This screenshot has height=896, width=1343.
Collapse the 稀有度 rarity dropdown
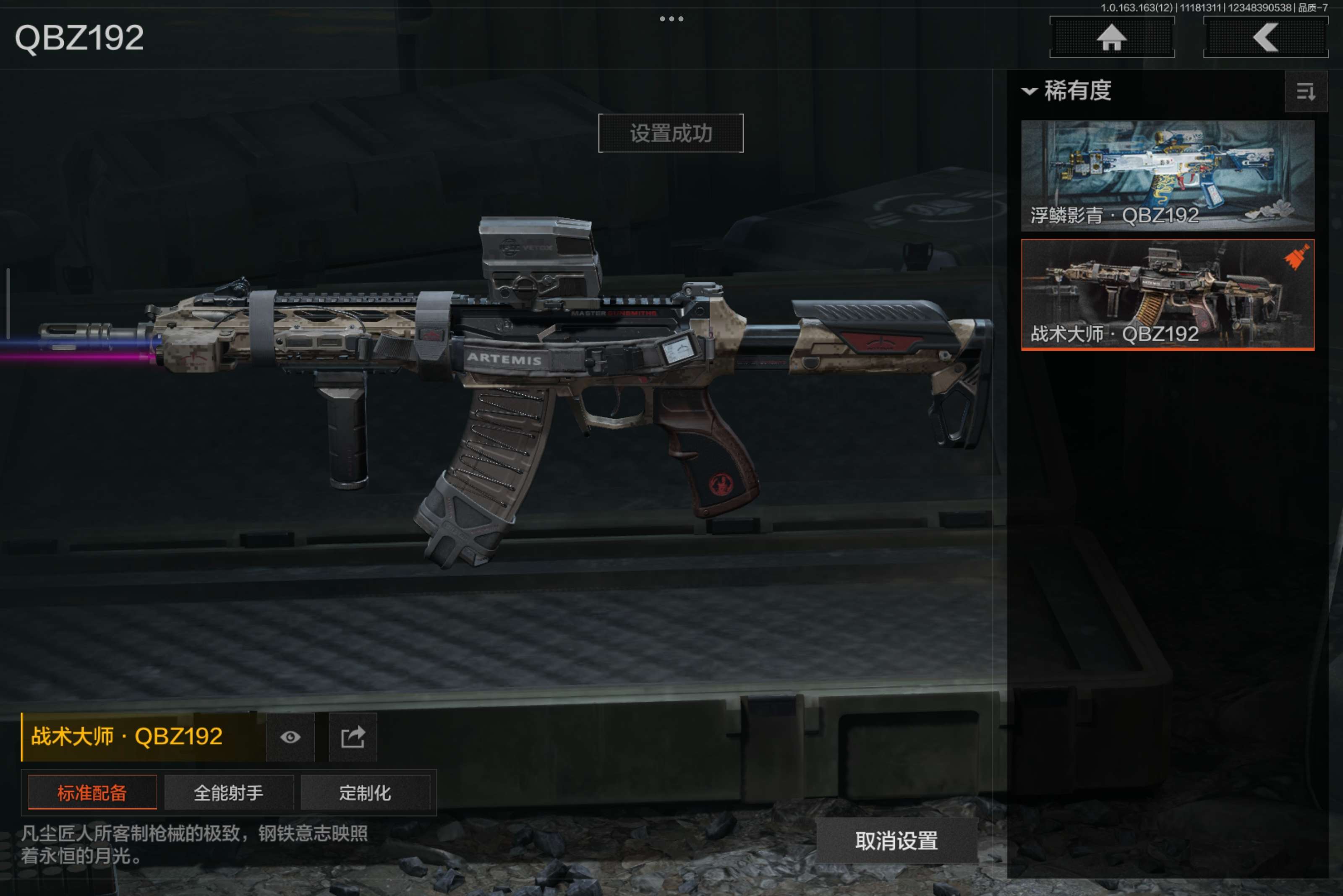click(1067, 91)
